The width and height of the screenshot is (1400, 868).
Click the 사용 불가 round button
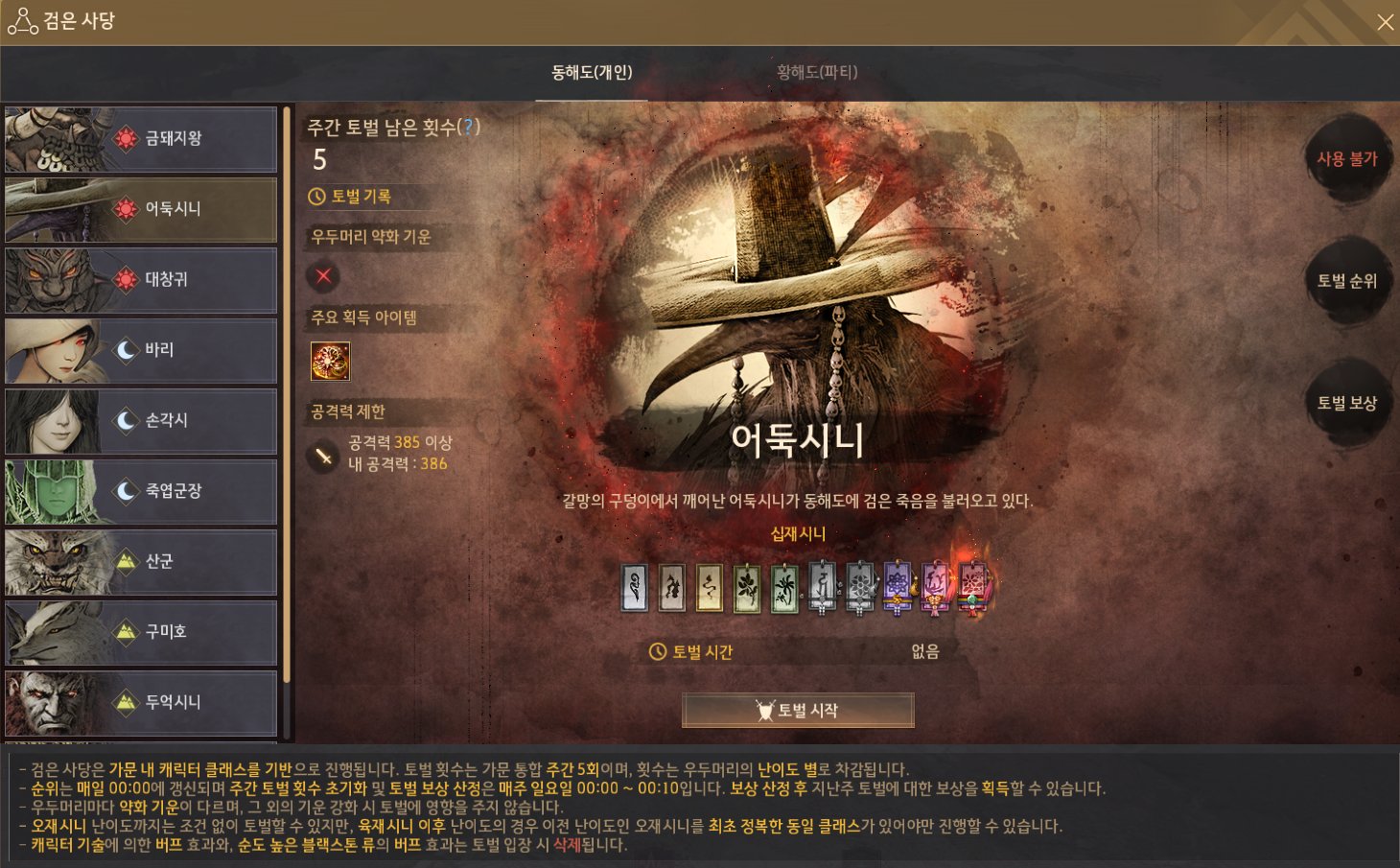(1346, 159)
